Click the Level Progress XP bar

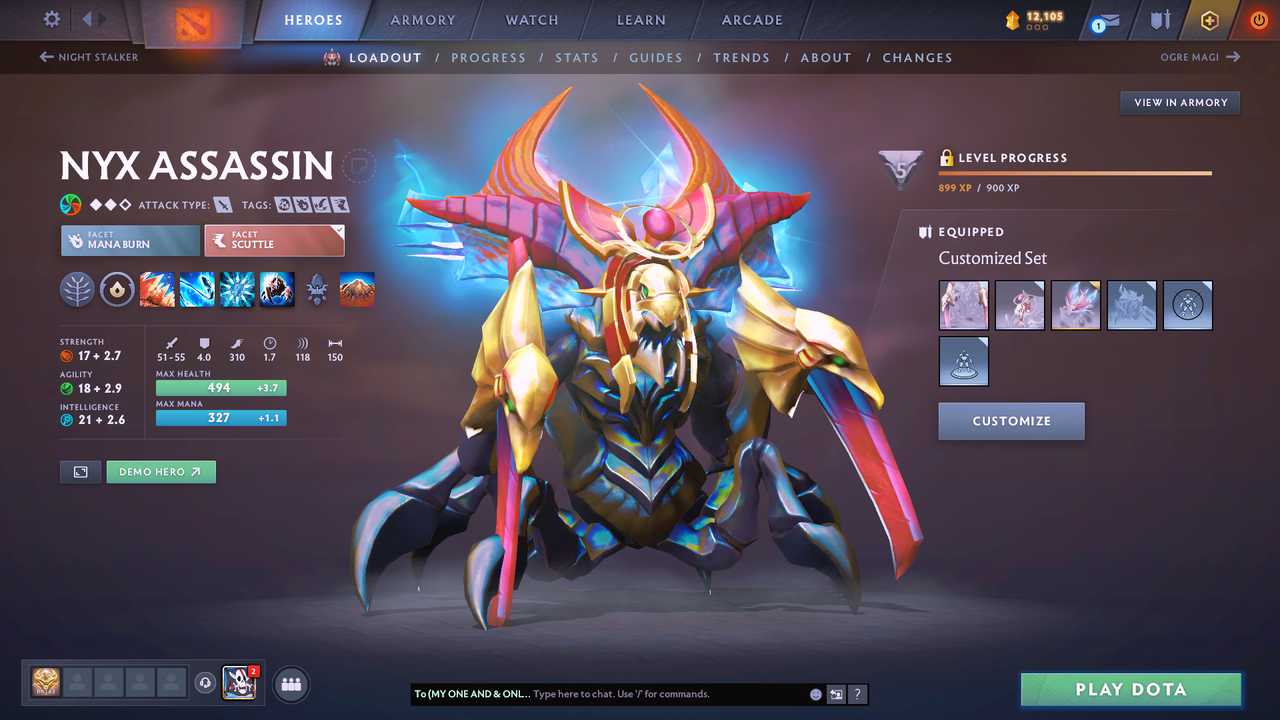pyautogui.click(x=1075, y=172)
